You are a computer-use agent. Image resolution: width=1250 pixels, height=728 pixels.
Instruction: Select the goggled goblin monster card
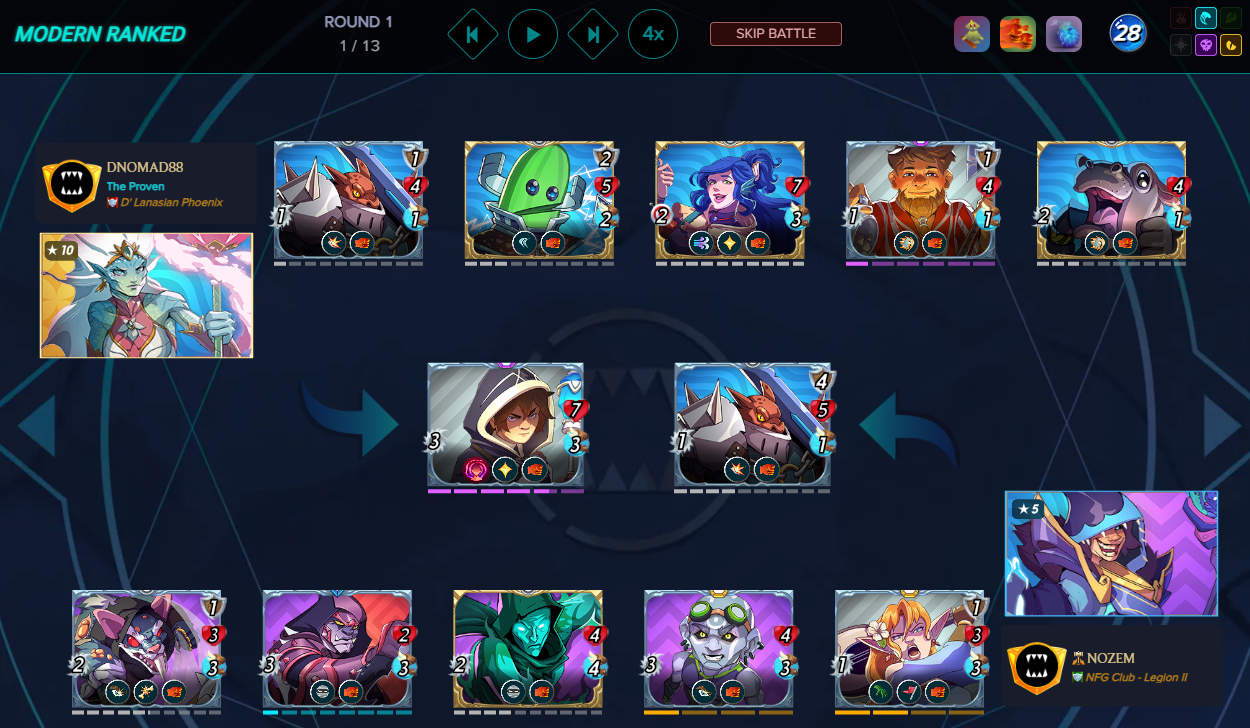[x=719, y=649]
